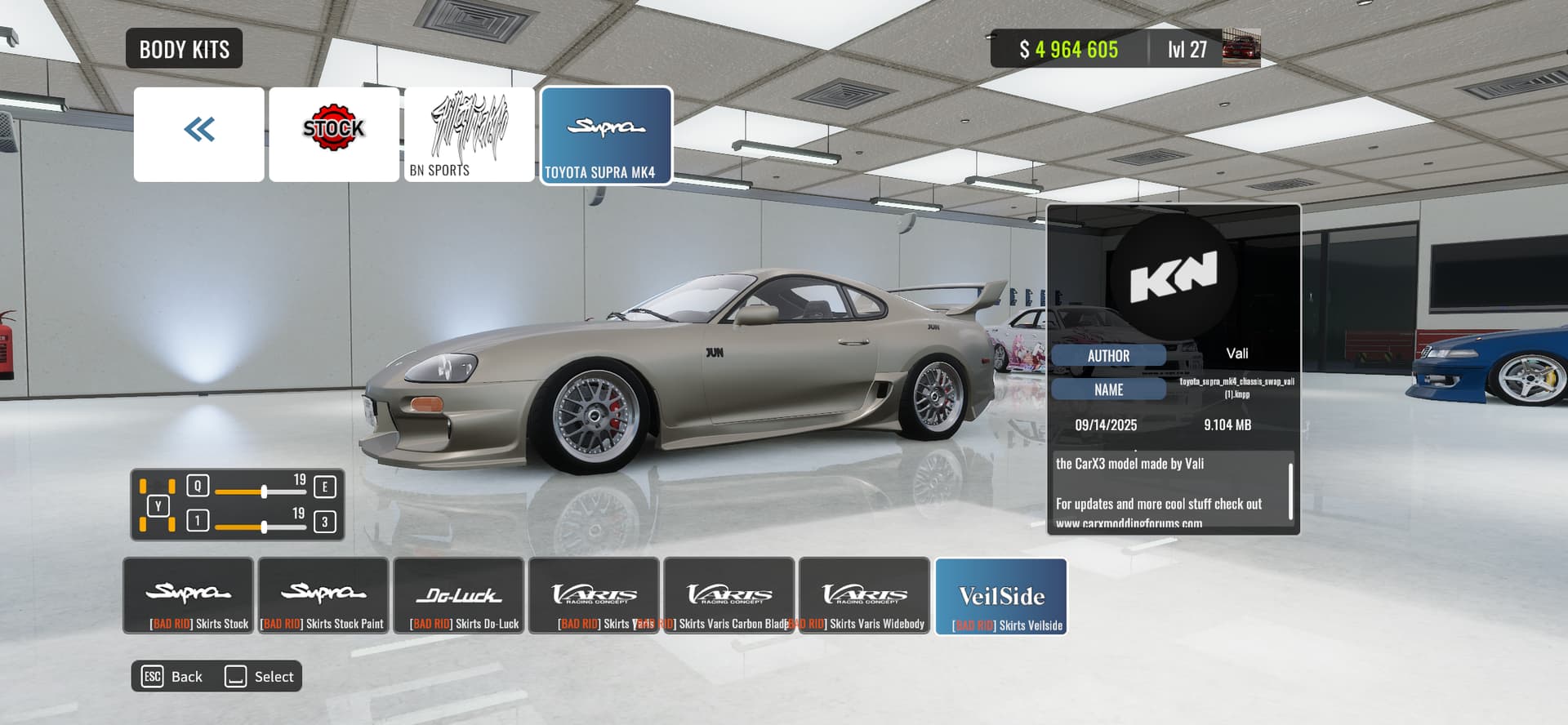
Task: Click the Back button
Action: 173,676
